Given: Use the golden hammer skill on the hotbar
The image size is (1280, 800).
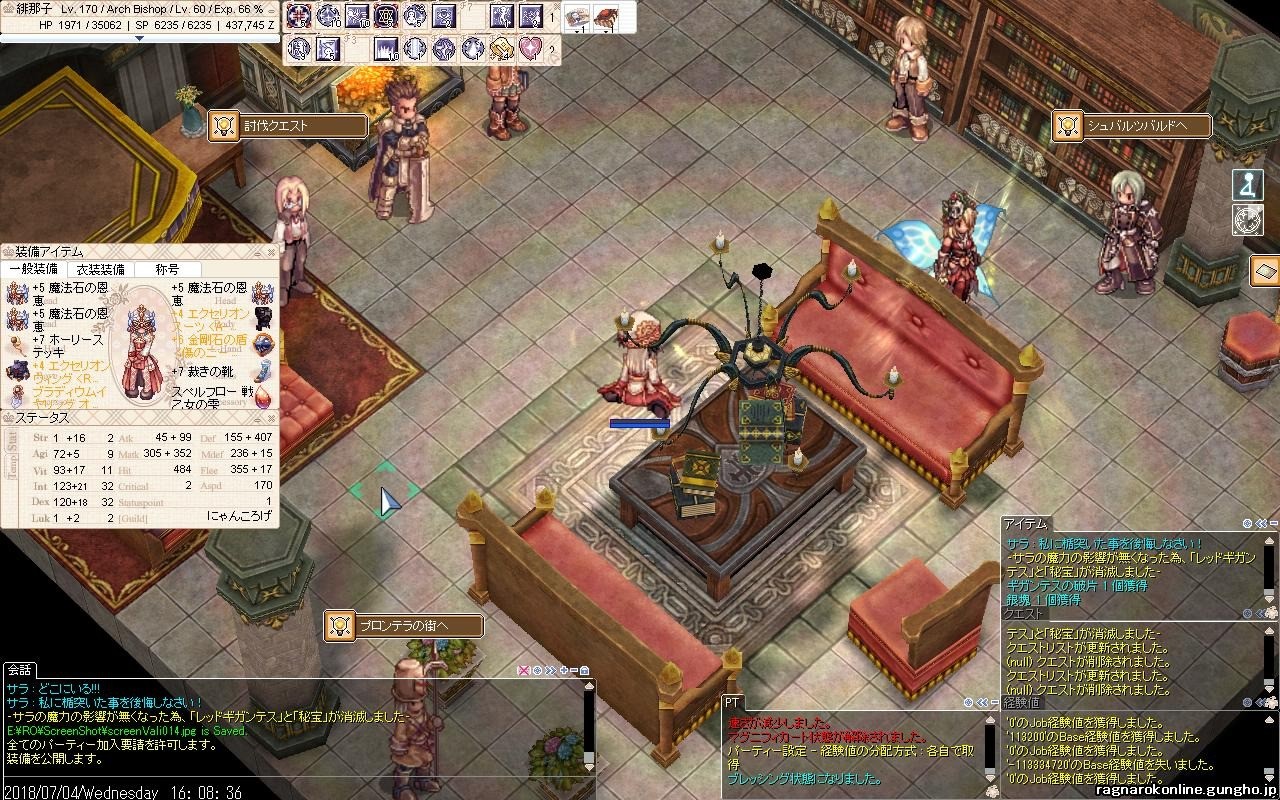Looking at the screenshot, I should (501, 48).
